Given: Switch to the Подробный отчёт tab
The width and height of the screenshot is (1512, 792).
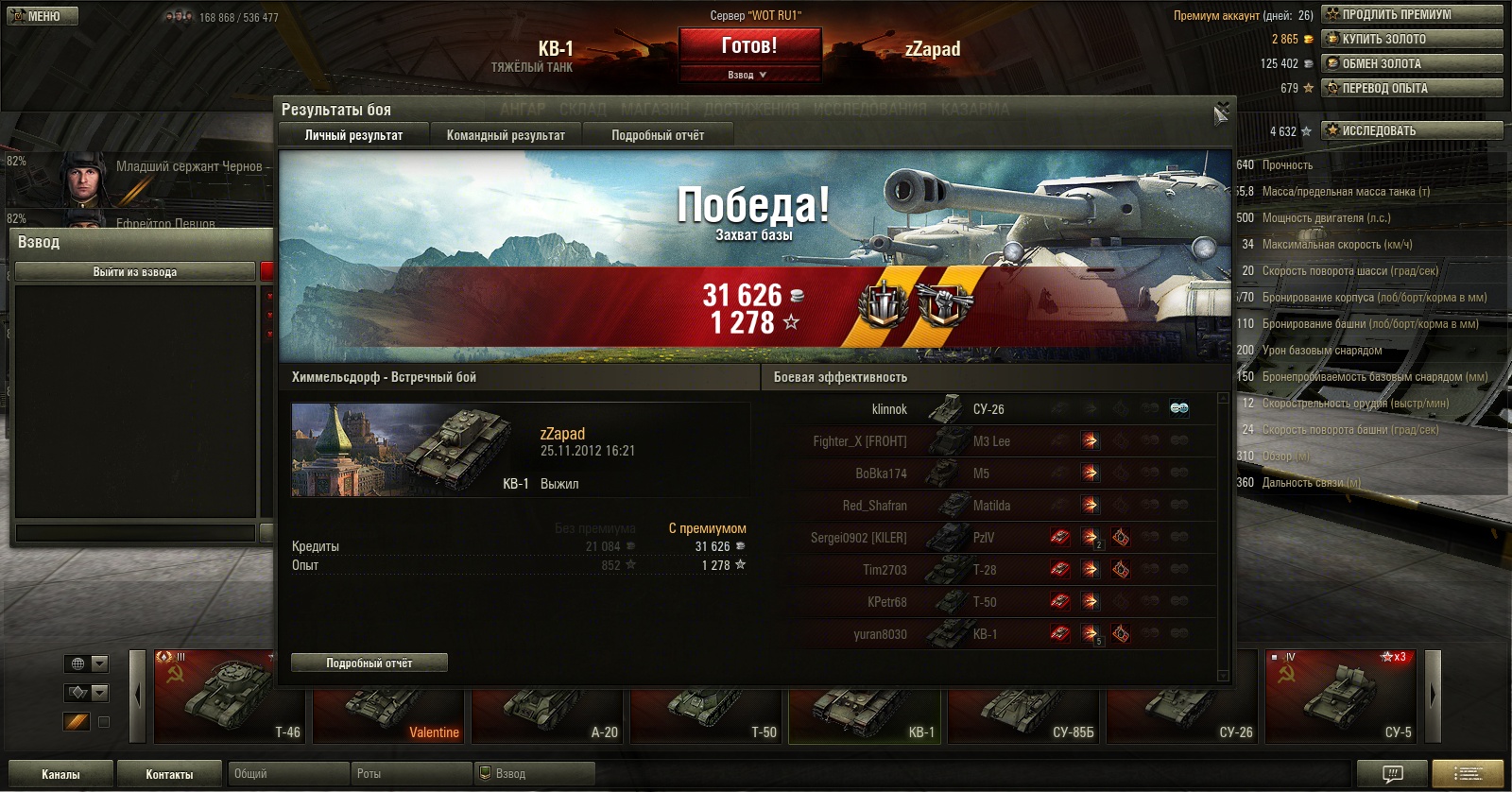Looking at the screenshot, I should (658, 135).
